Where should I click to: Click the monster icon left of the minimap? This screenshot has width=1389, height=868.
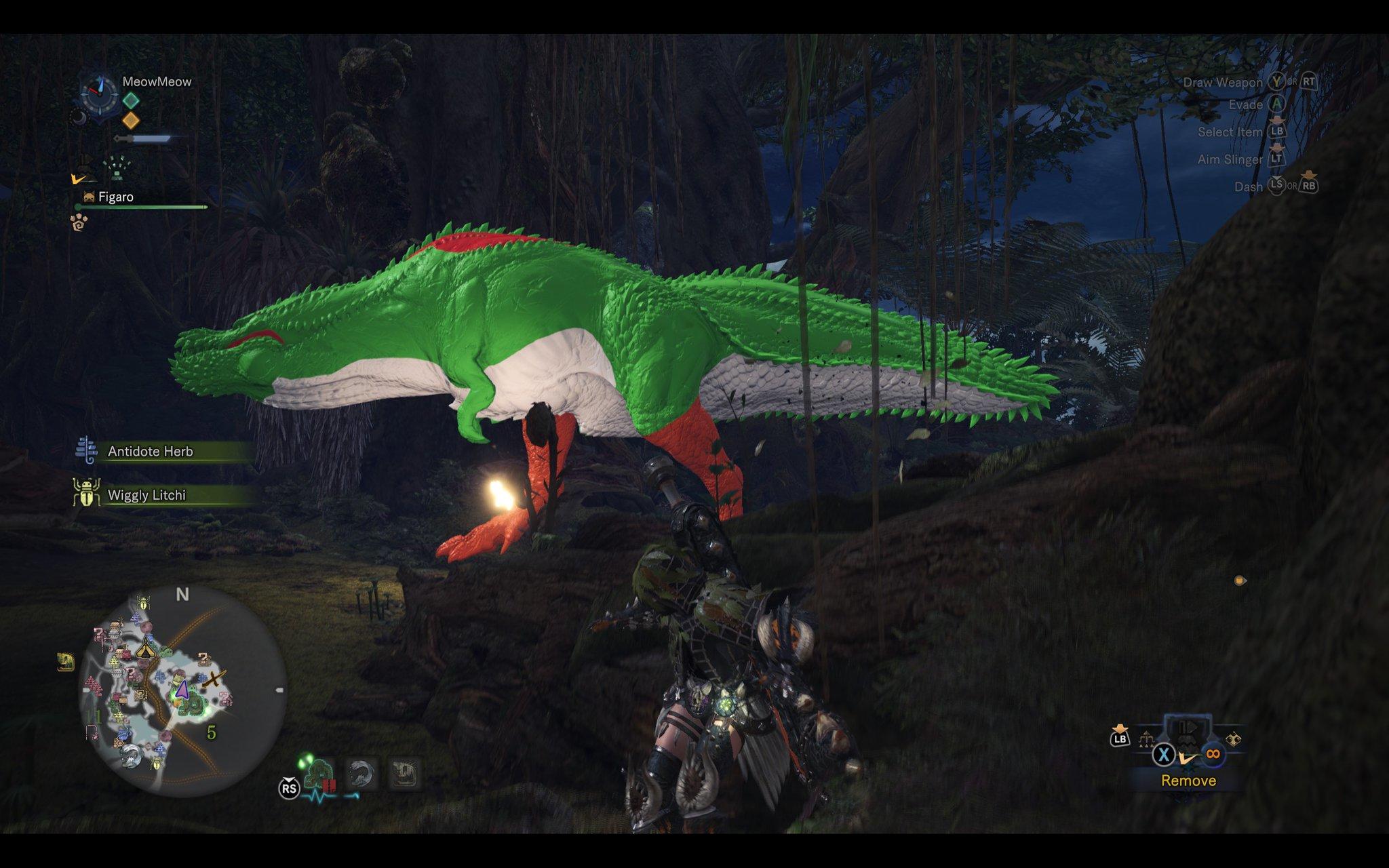pos(66,662)
